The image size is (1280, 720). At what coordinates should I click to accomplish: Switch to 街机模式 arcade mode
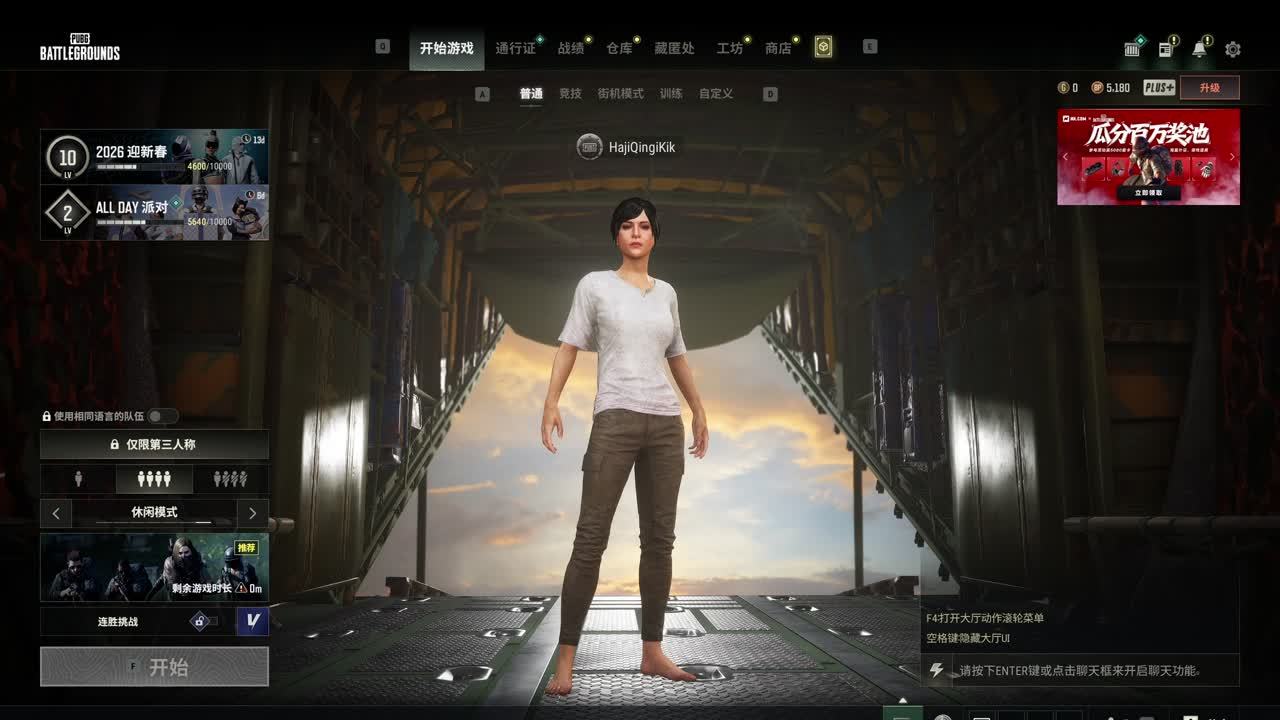click(x=620, y=94)
